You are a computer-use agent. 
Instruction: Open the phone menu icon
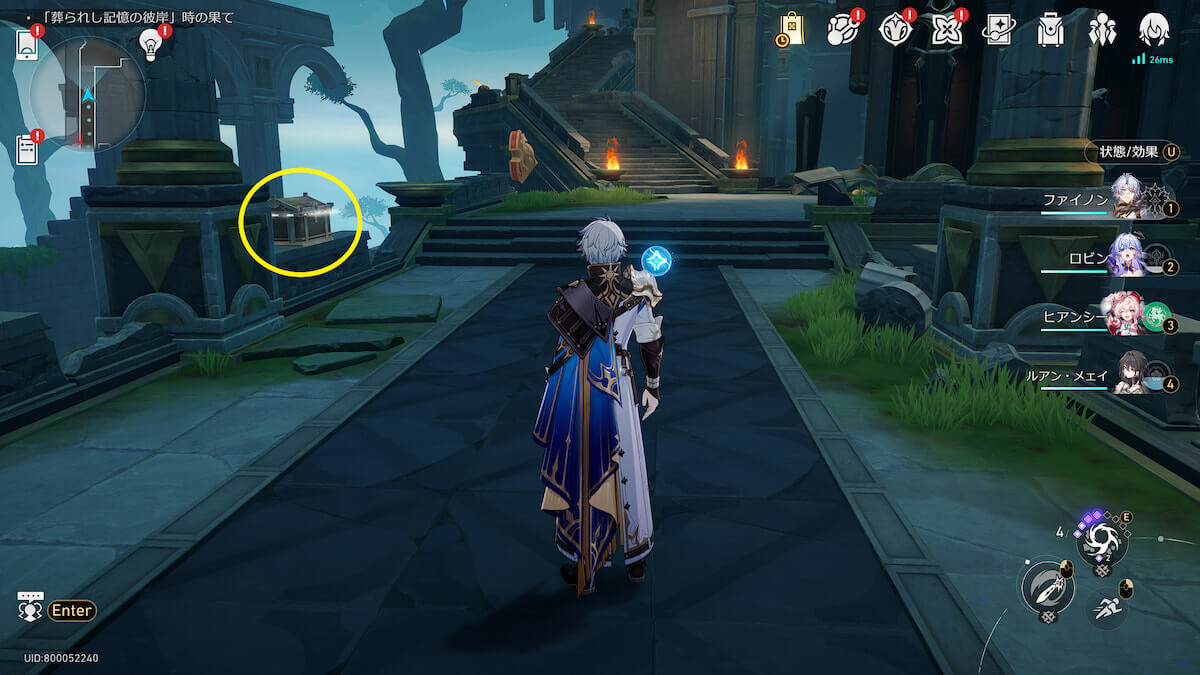tap(27, 45)
